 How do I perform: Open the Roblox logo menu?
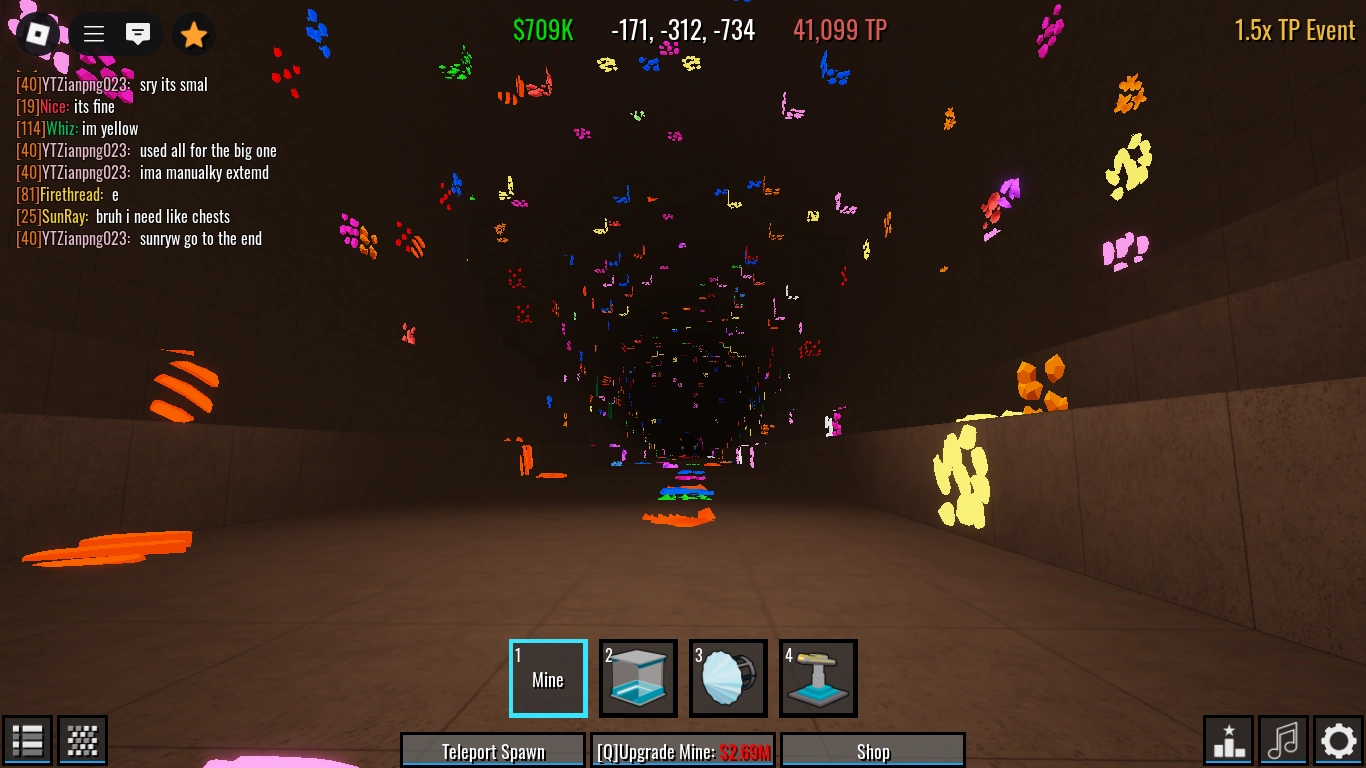pos(36,34)
